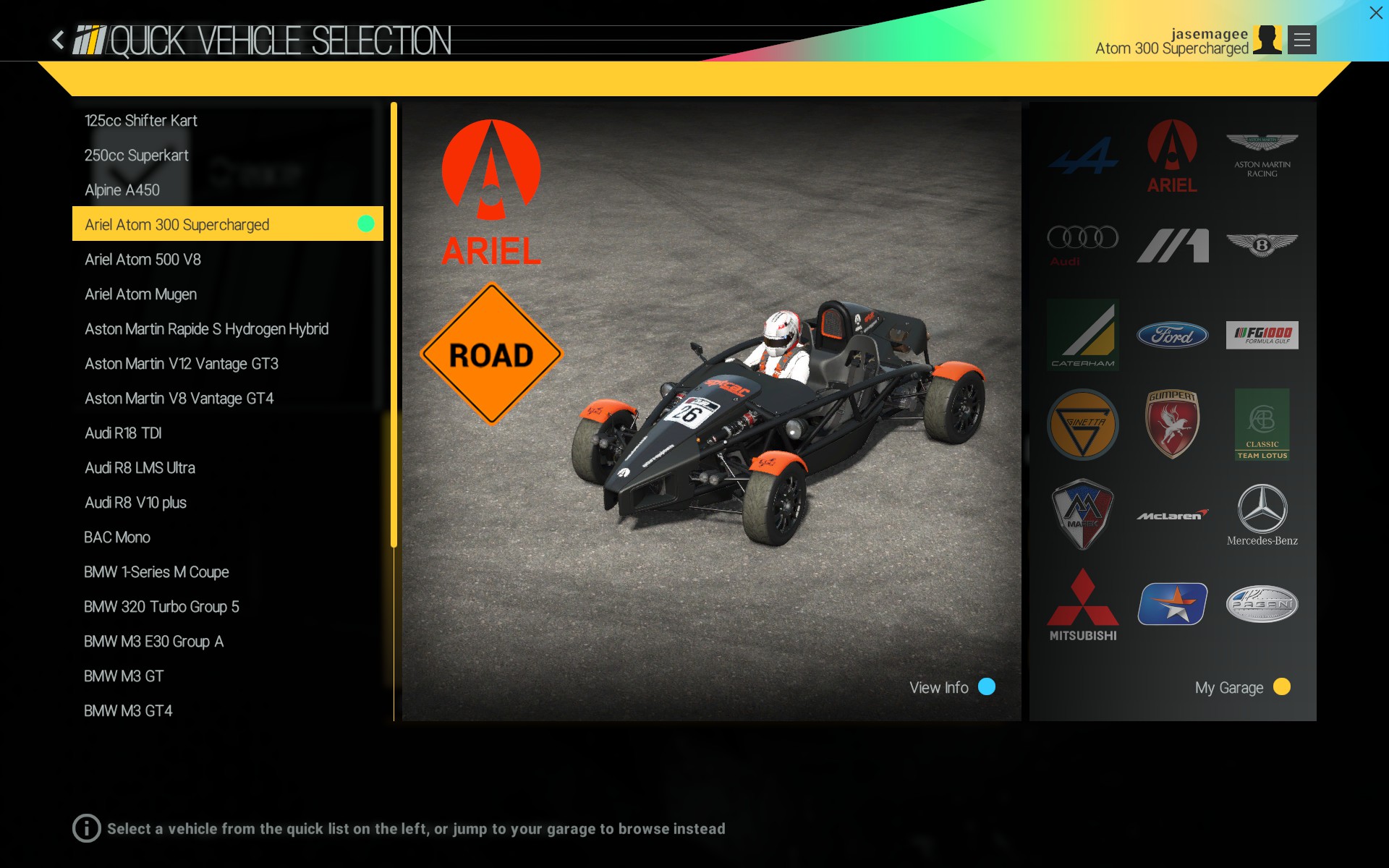Close the window with the X

tap(1375, 13)
